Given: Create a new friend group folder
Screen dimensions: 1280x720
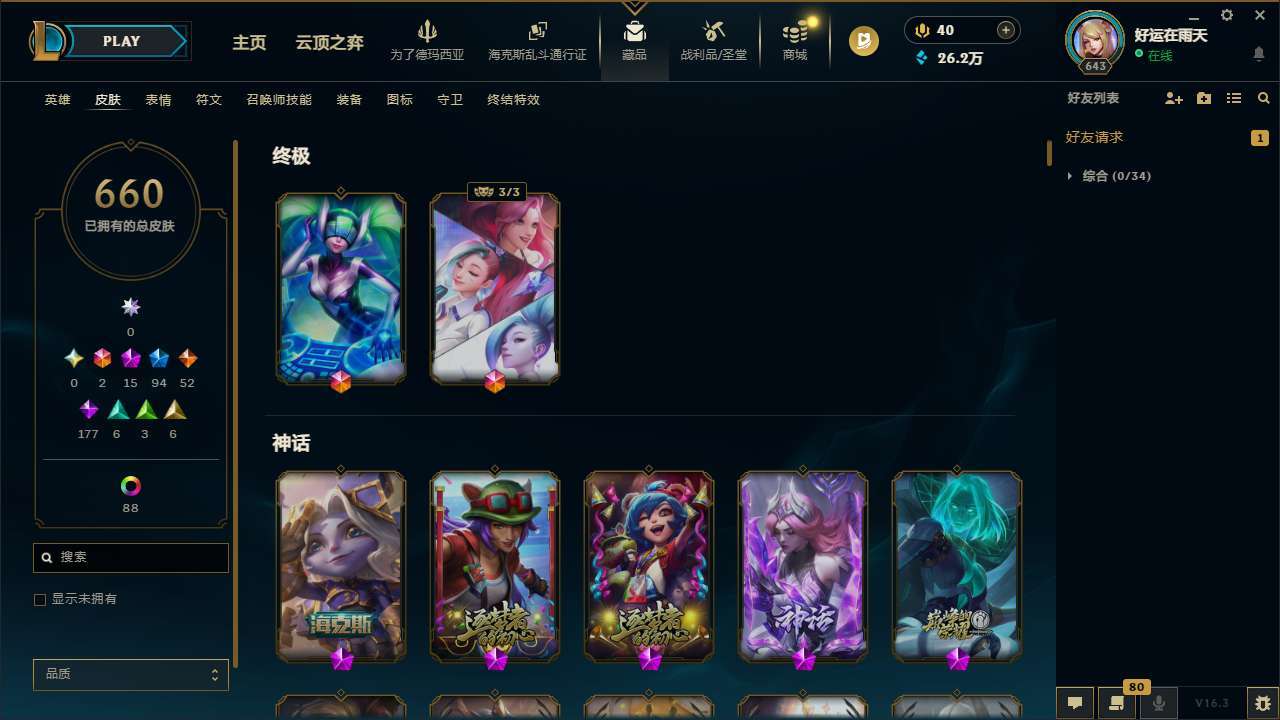Looking at the screenshot, I should [1203, 98].
